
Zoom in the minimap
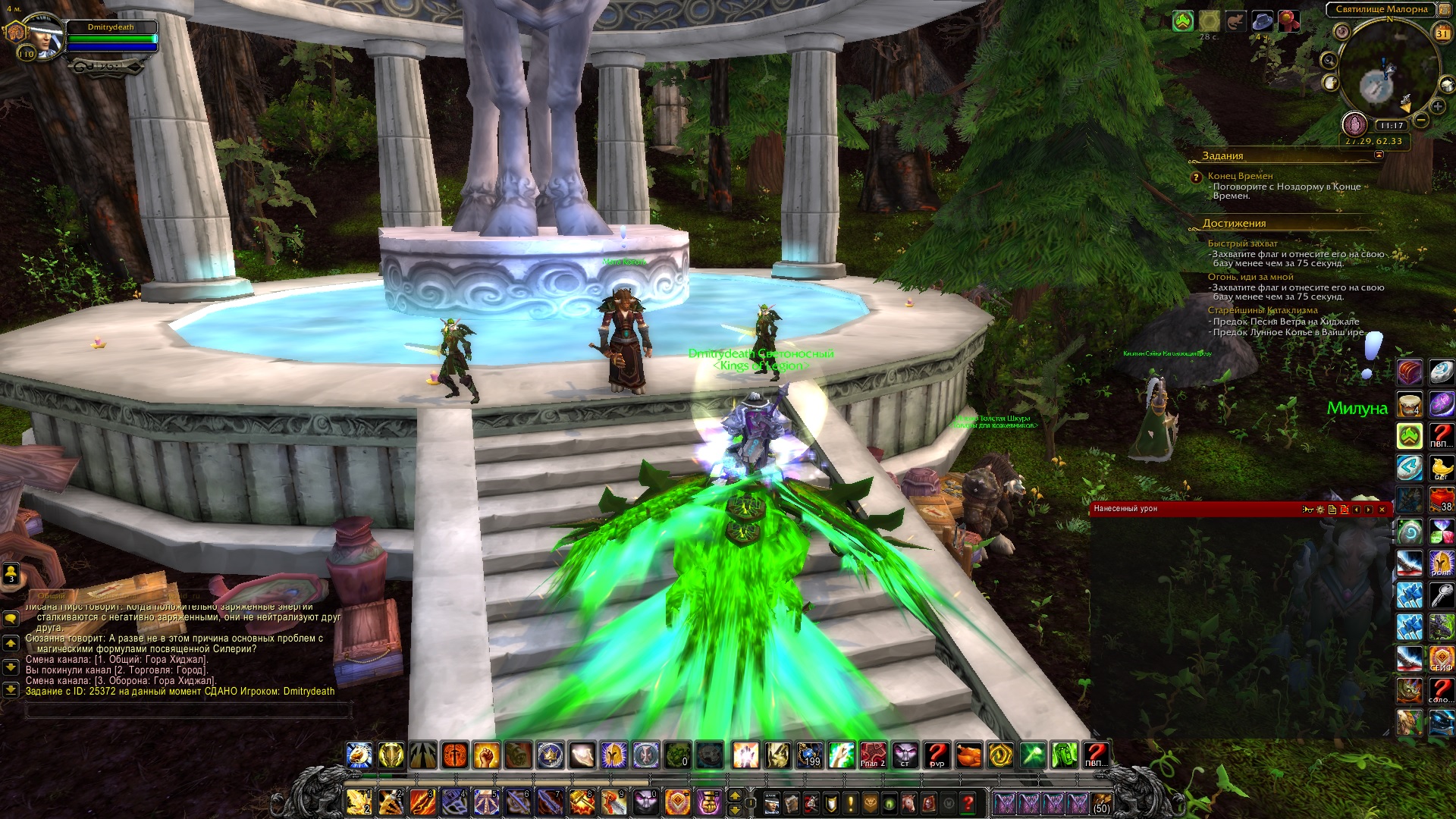click(x=1437, y=106)
